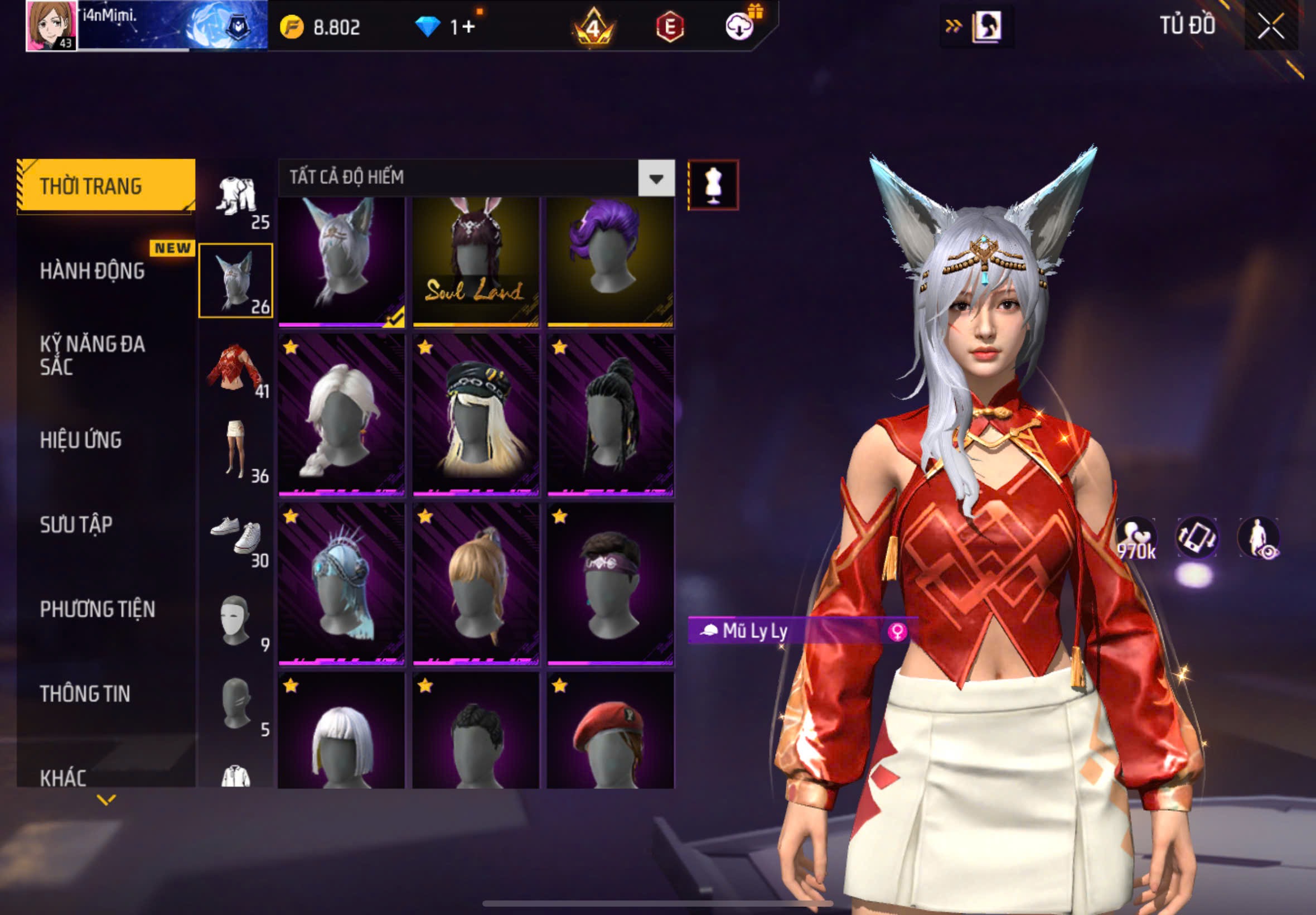Switch to KỸ NĂNG ĐA SẮC
1316x915 pixels.
pyautogui.click(x=91, y=355)
